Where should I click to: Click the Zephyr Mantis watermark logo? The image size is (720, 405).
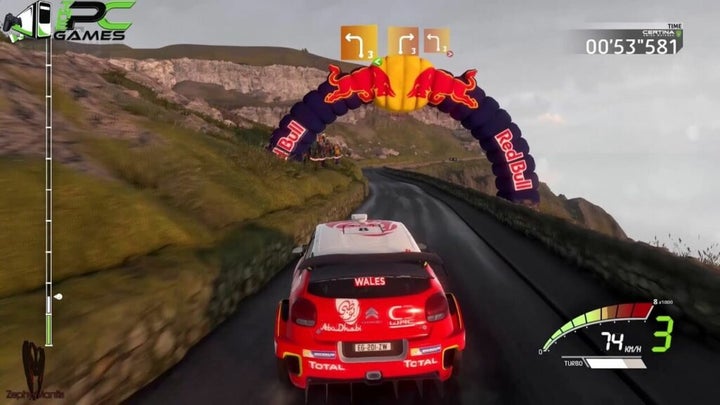point(34,372)
